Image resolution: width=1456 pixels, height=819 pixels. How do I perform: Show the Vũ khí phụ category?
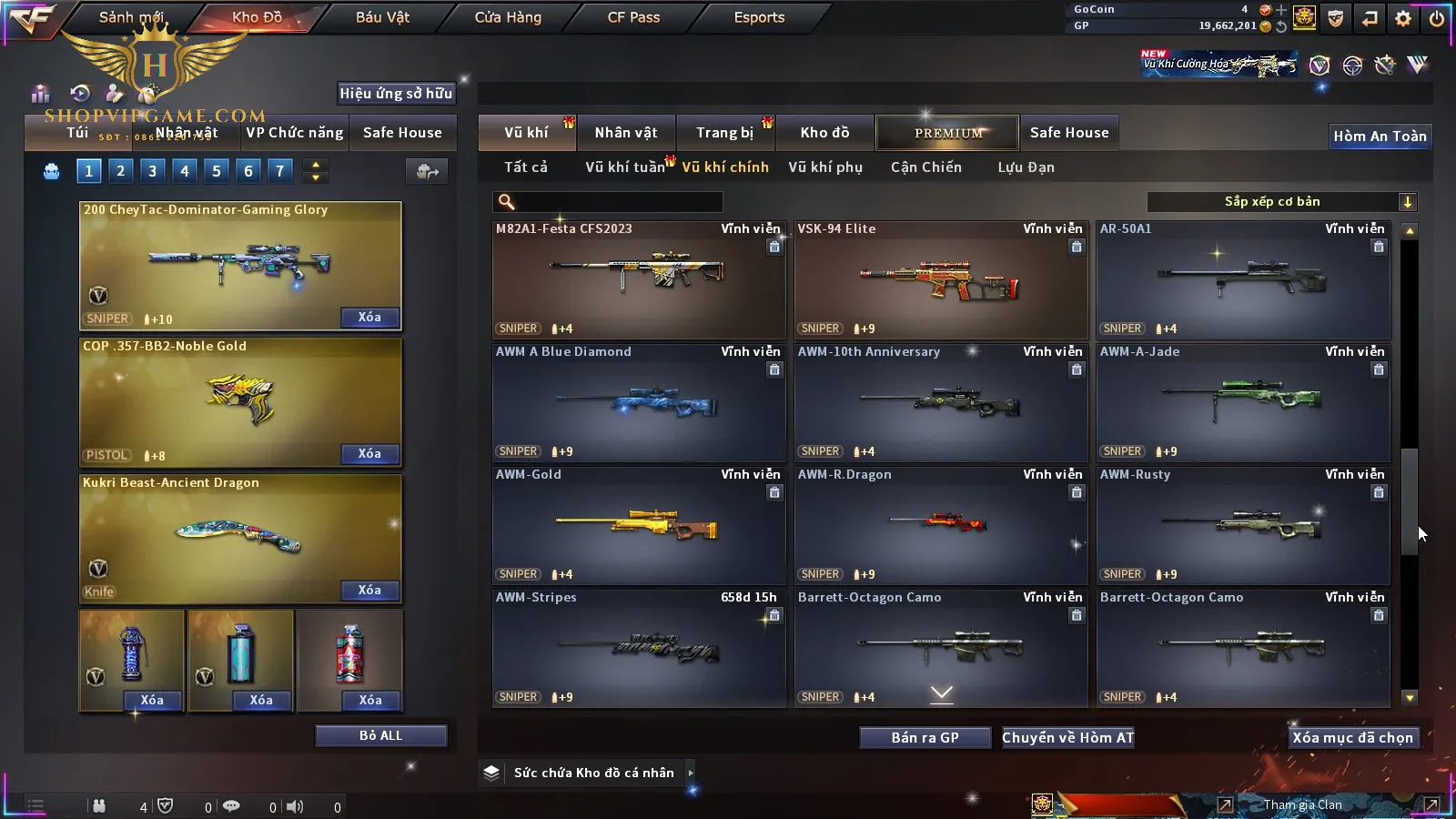click(x=824, y=167)
